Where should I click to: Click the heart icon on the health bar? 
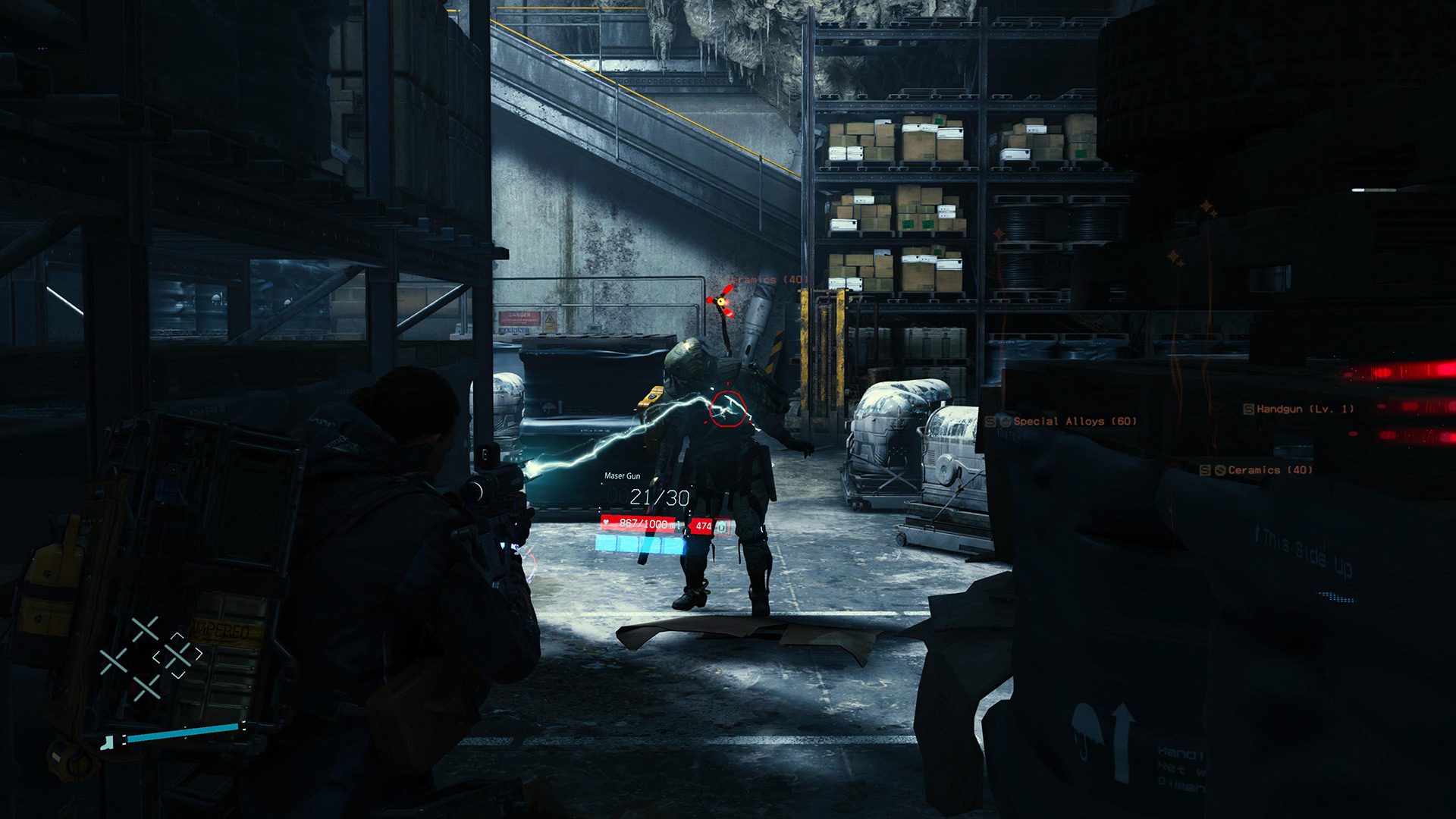[x=606, y=522]
